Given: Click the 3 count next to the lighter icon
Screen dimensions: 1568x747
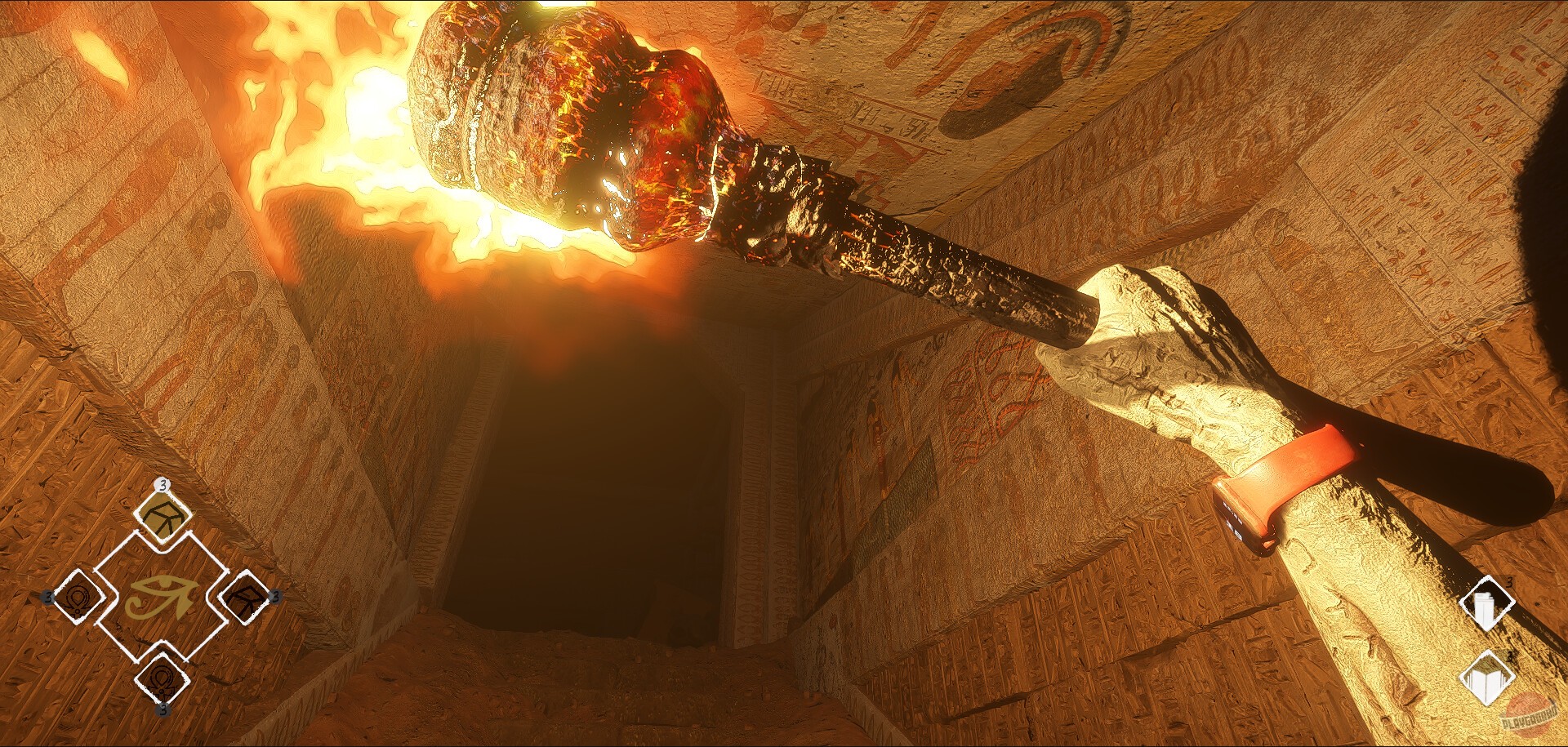Looking at the screenshot, I should [1510, 582].
